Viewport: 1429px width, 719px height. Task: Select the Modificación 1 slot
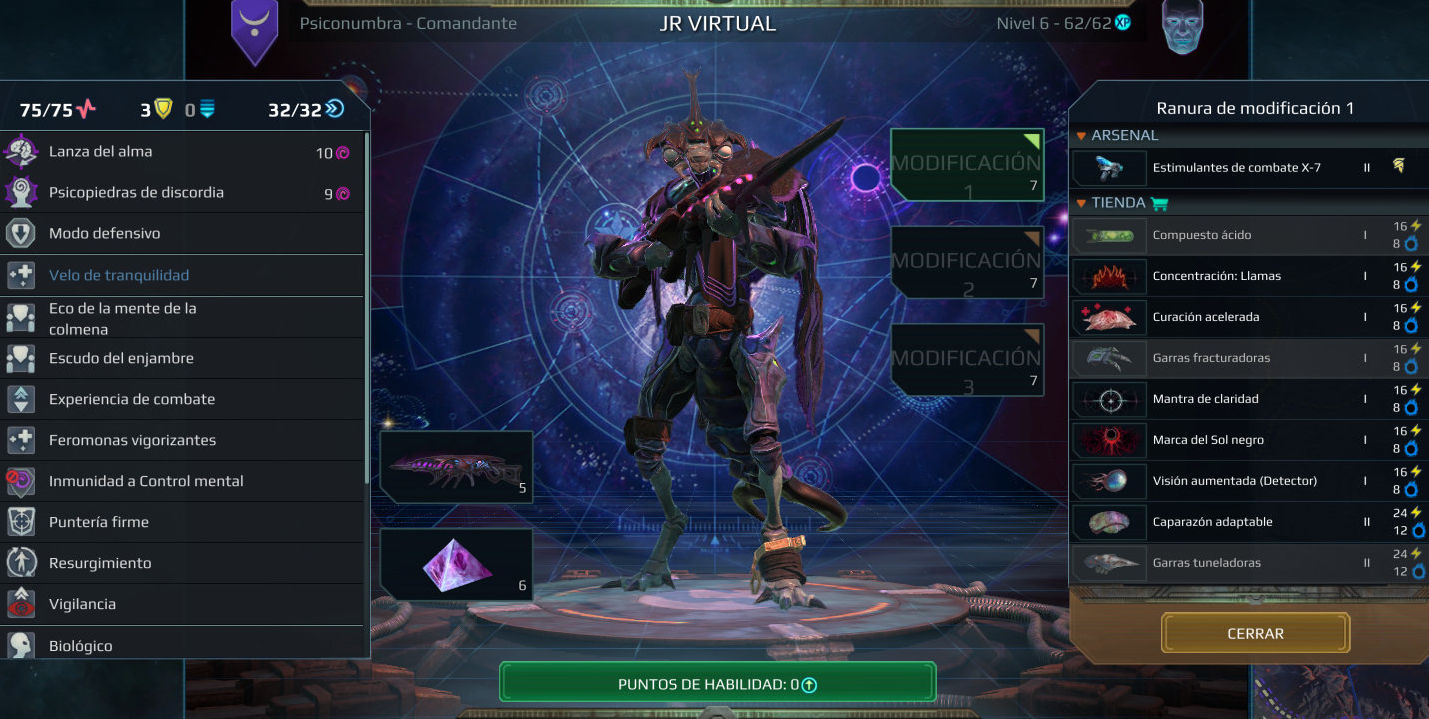[x=967, y=164]
